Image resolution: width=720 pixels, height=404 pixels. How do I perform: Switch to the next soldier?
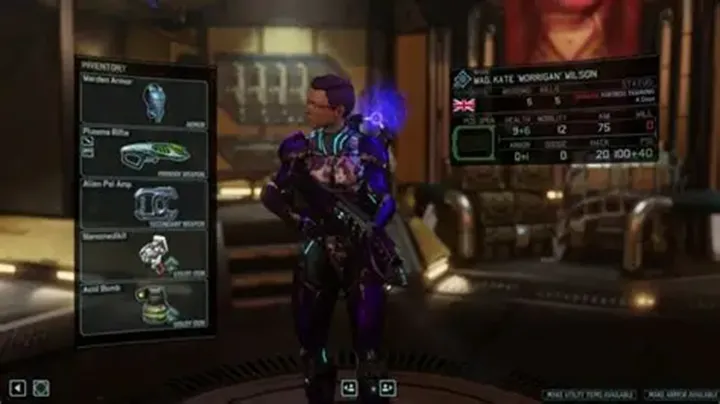point(386,387)
